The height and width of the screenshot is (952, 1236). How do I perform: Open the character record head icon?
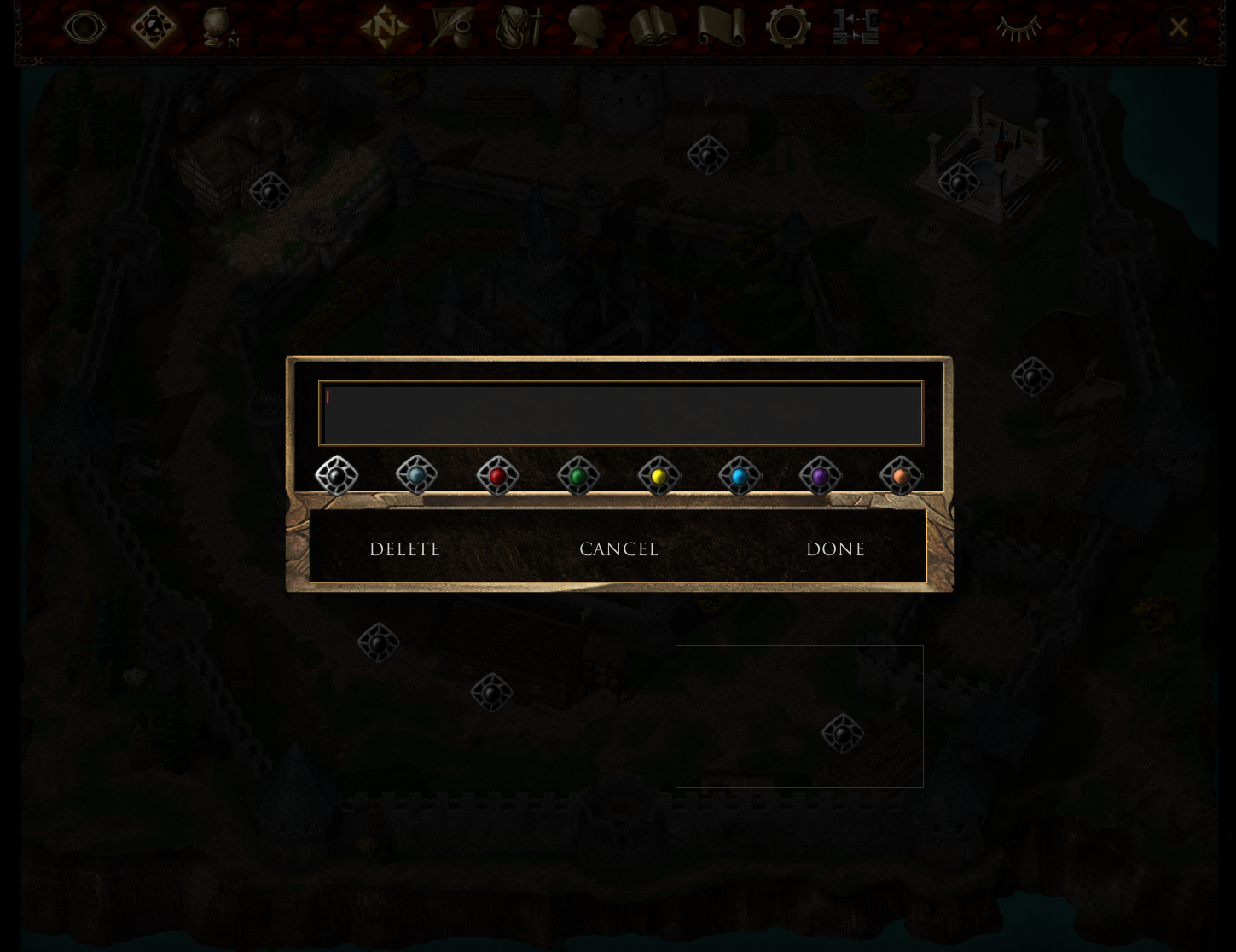point(585,26)
